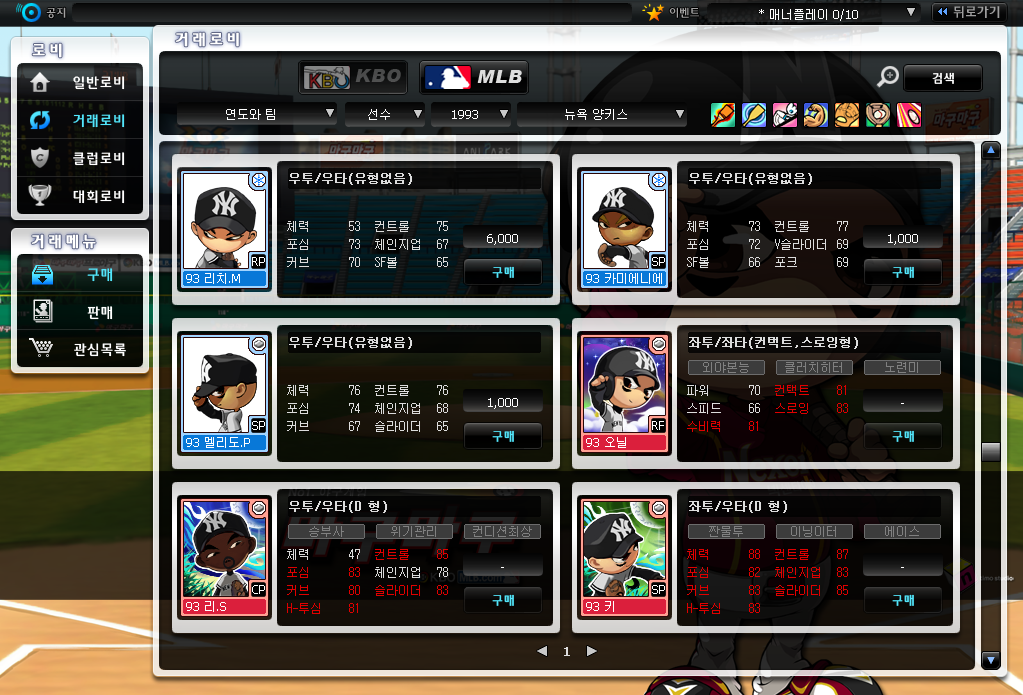Select the 93 오닐 player card portrait
This screenshot has height=695, width=1023.
click(624, 390)
